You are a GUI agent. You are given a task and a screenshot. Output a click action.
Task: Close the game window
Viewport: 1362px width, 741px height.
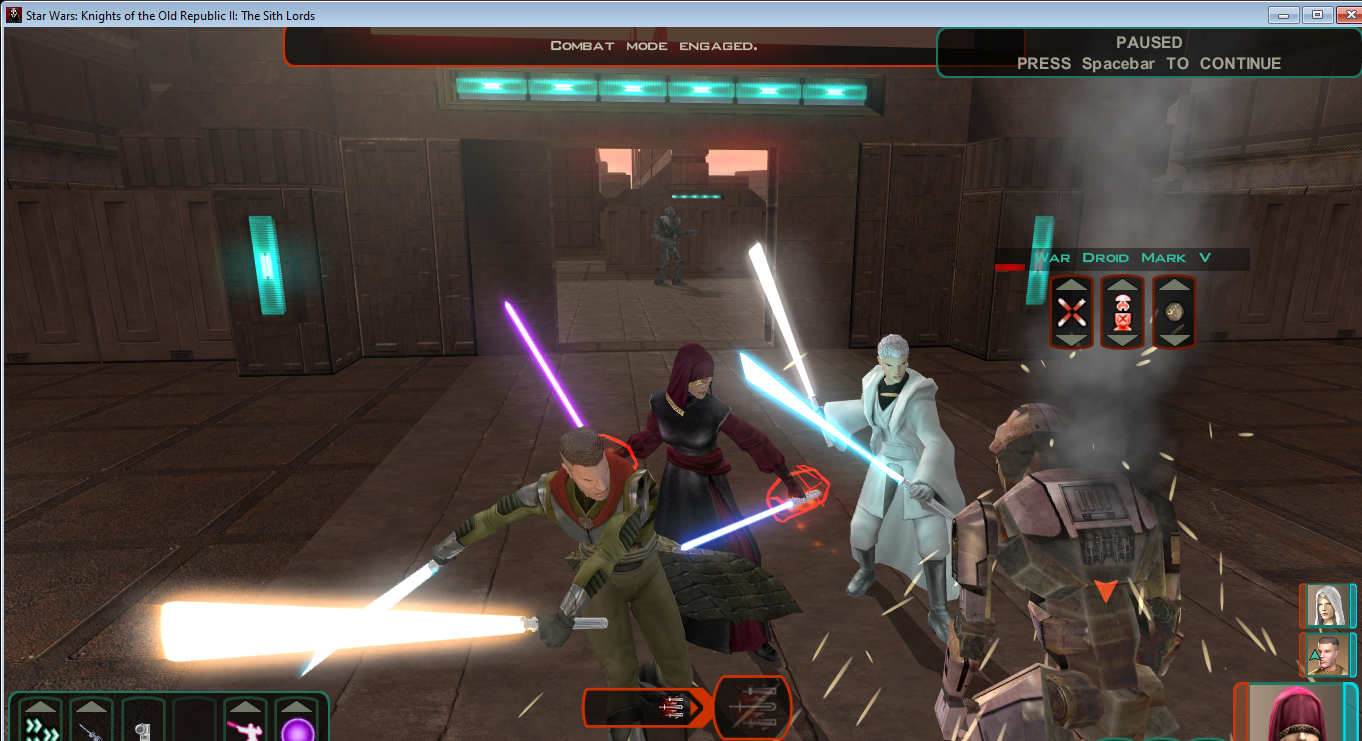click(x=1345, y=14)
